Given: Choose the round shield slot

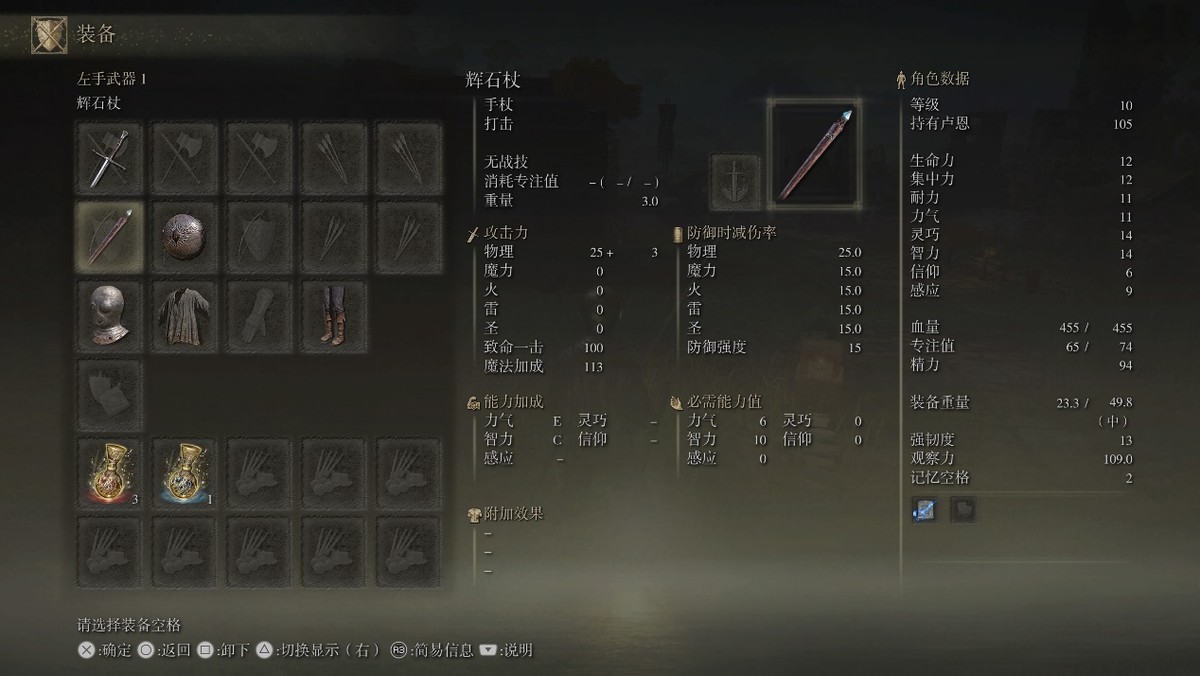Looking at the screenshot, I should click(185, 237).
